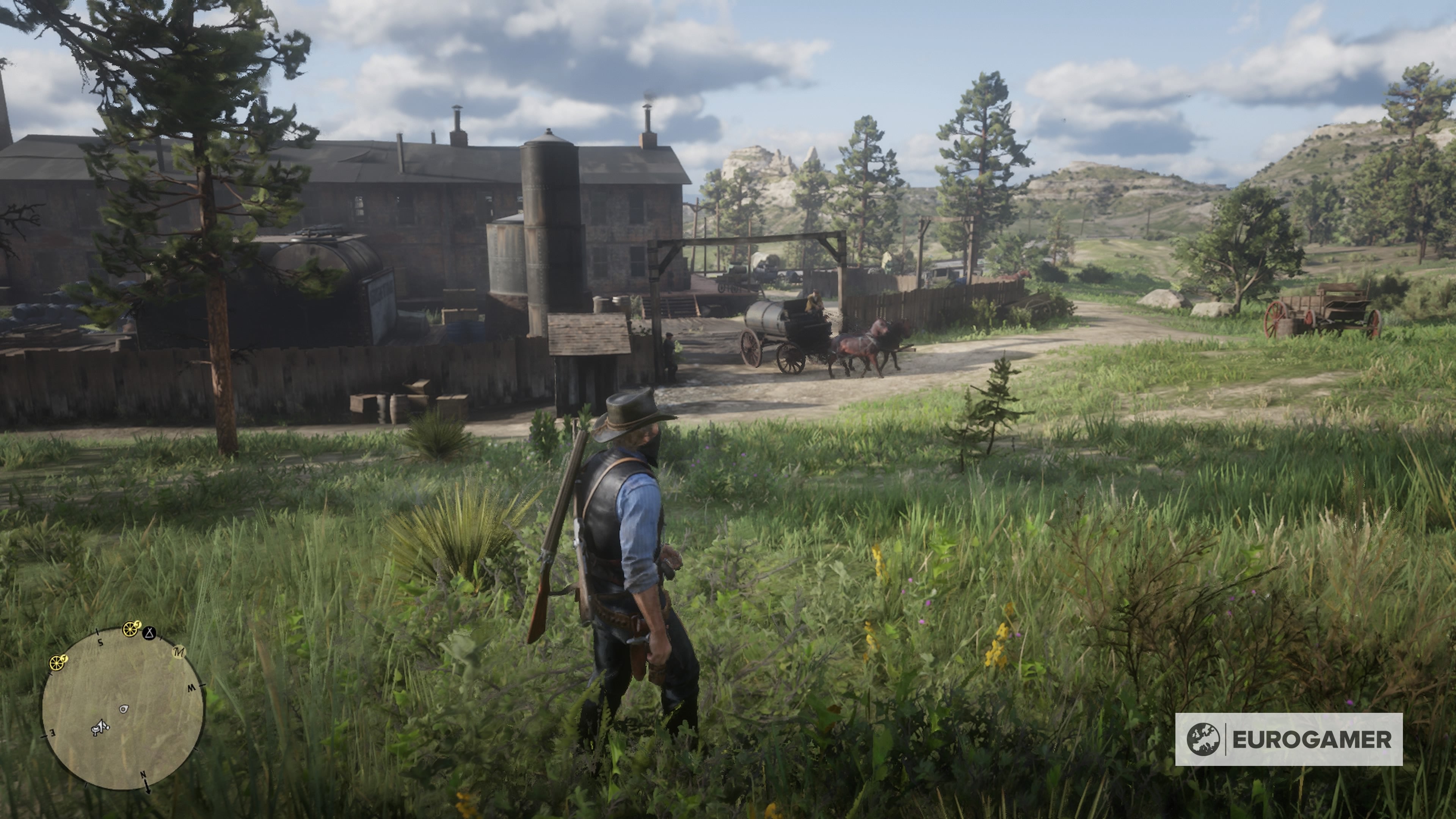Click the small eye marker within the minimap
The width and height of the screenshot is (1456, 819).
(x=124, y=709)
